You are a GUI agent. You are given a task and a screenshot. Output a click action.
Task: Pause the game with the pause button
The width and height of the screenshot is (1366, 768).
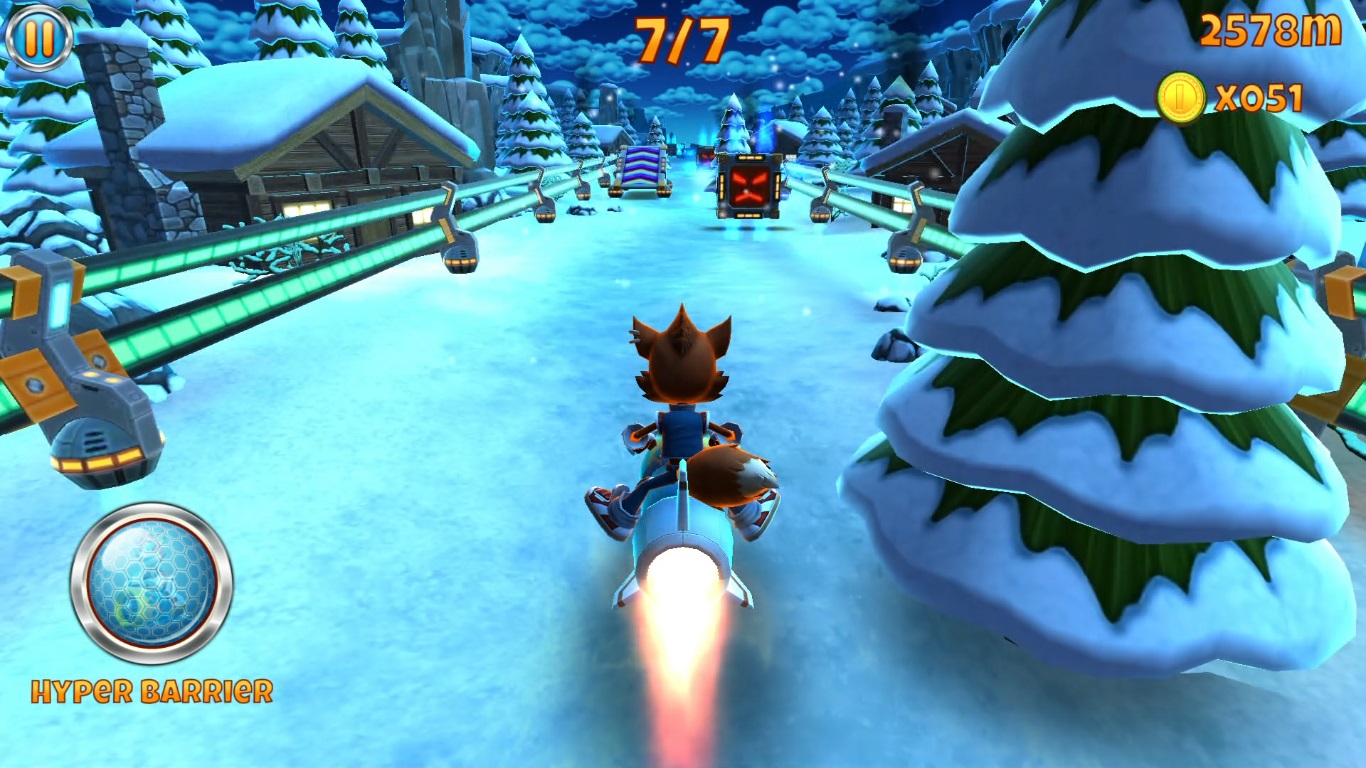click(38, 37)
